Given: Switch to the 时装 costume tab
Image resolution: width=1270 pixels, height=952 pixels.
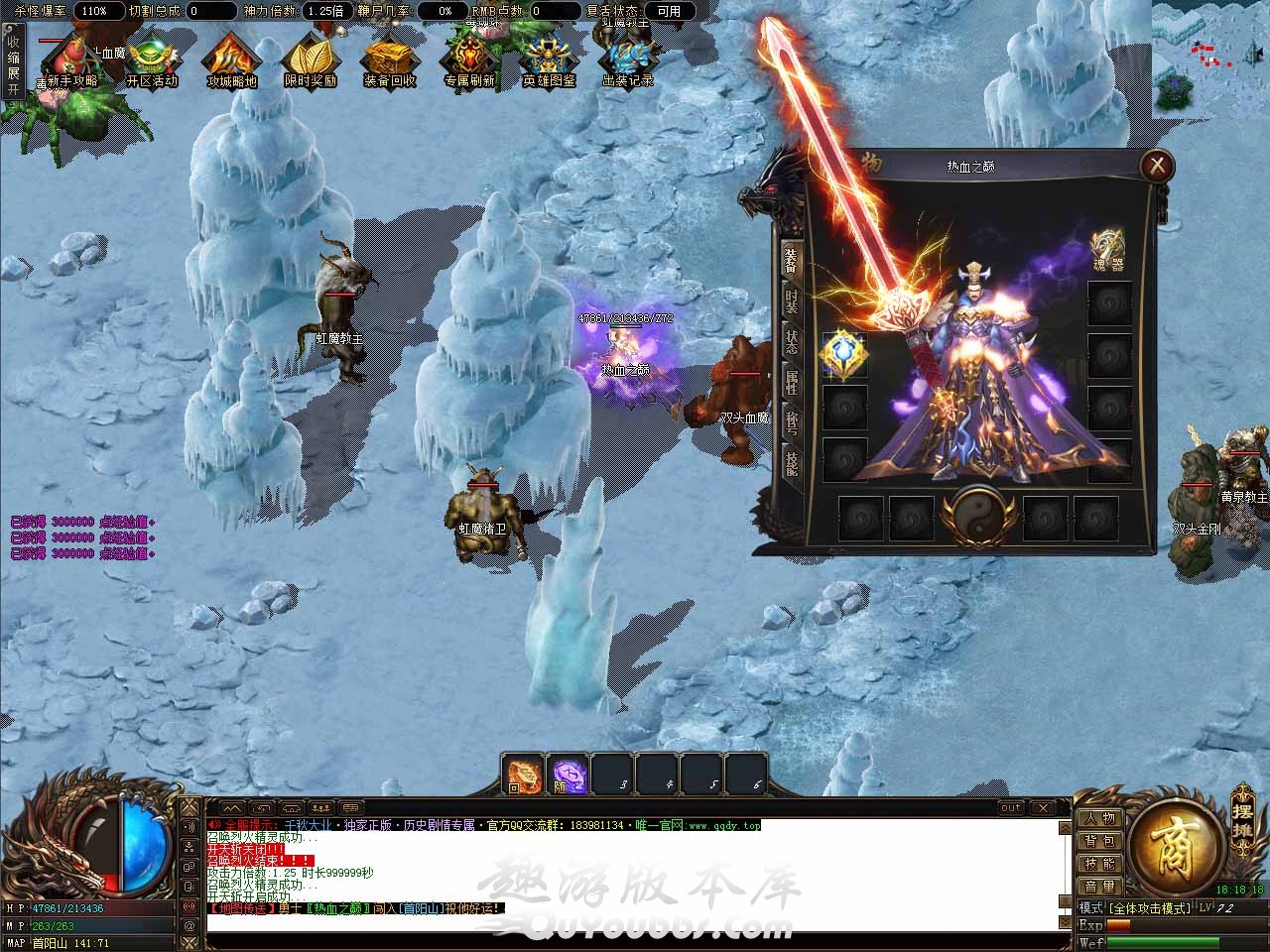Looking at the screenshot, I should (x=792, y=301).
